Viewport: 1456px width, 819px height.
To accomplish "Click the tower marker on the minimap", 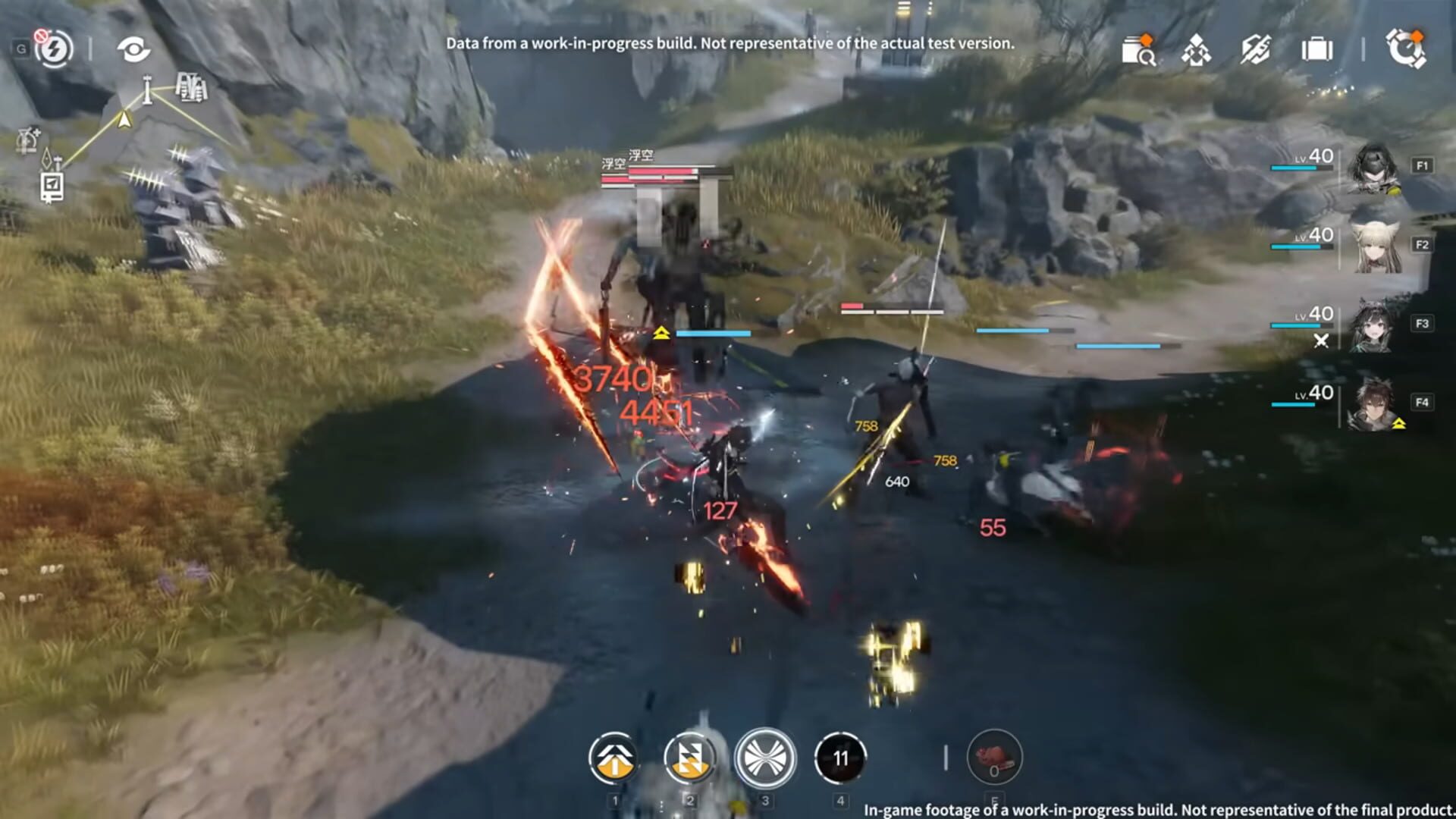I will click(146, 90).
